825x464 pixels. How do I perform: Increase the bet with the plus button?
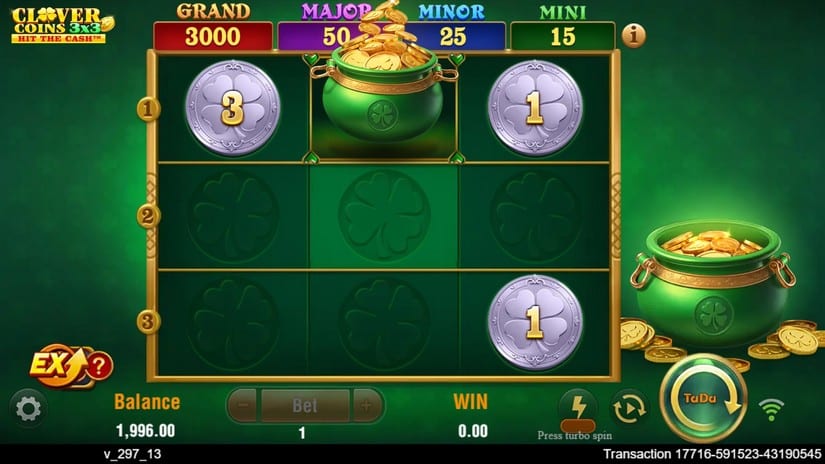[x=366, y=406]
